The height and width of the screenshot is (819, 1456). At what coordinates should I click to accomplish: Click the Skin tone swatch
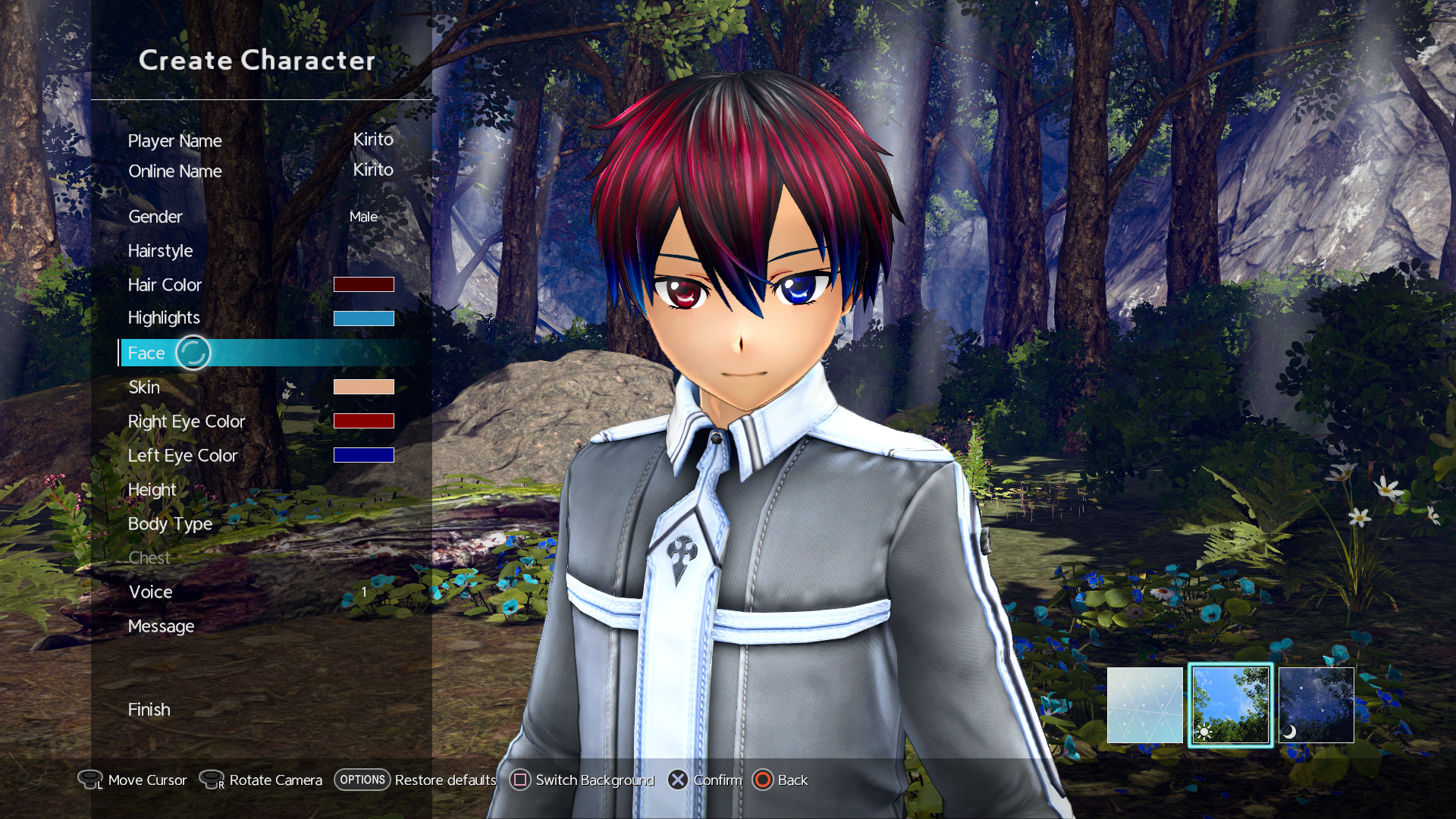click(x=363, y=387)
